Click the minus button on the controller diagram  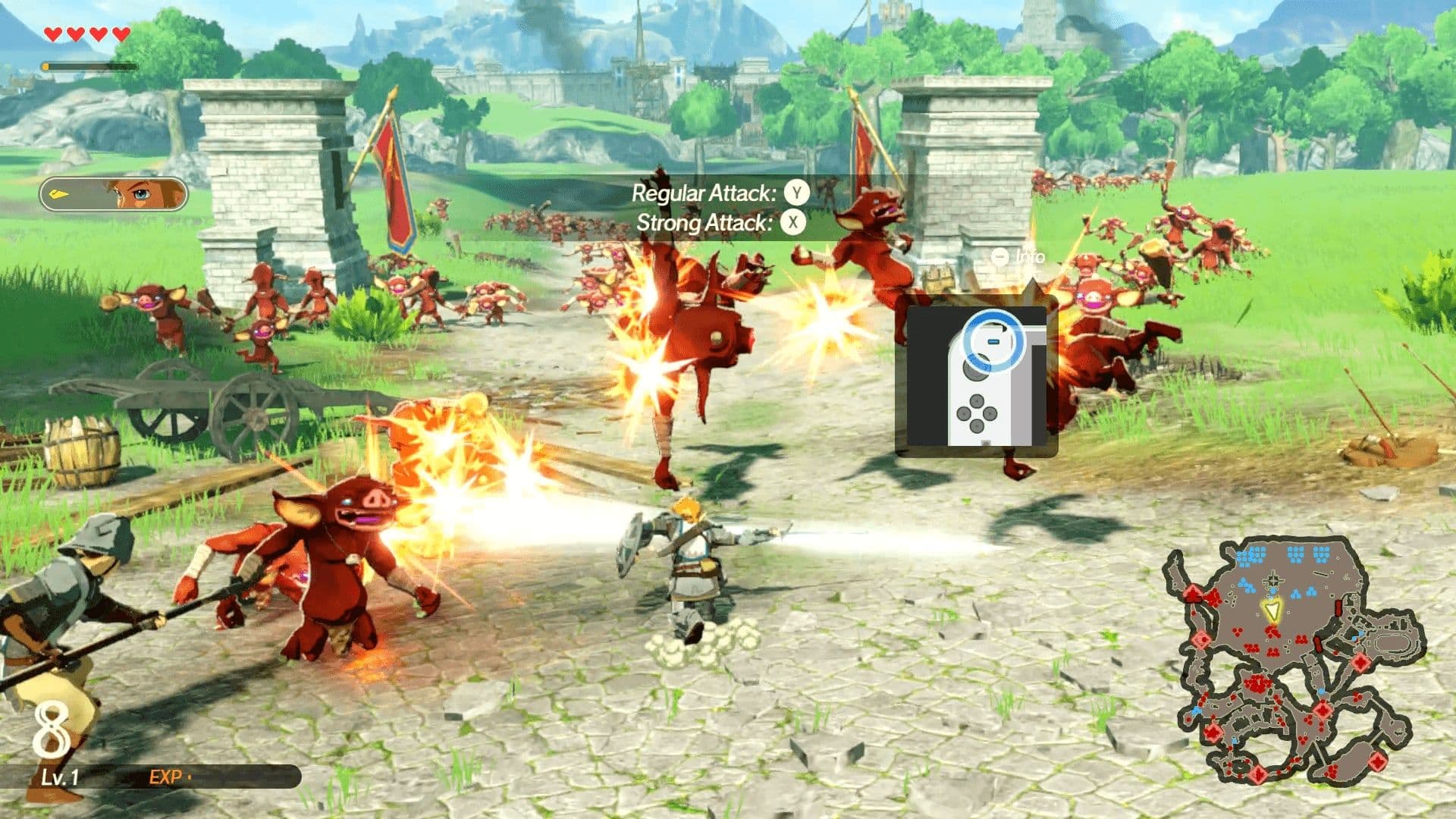(x=993, y=342)
